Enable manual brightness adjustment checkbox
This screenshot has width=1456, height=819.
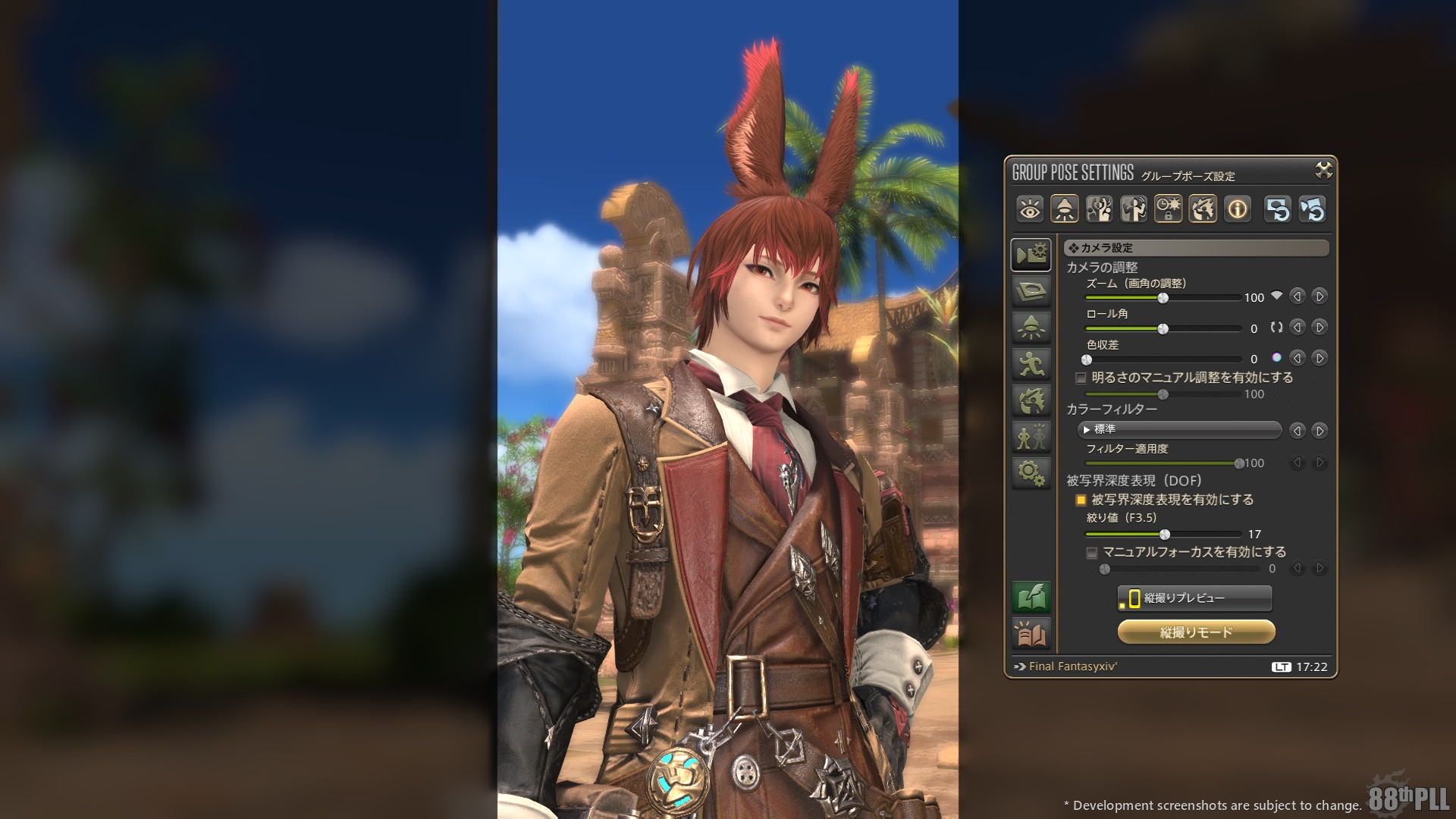tap(1081, 378)
